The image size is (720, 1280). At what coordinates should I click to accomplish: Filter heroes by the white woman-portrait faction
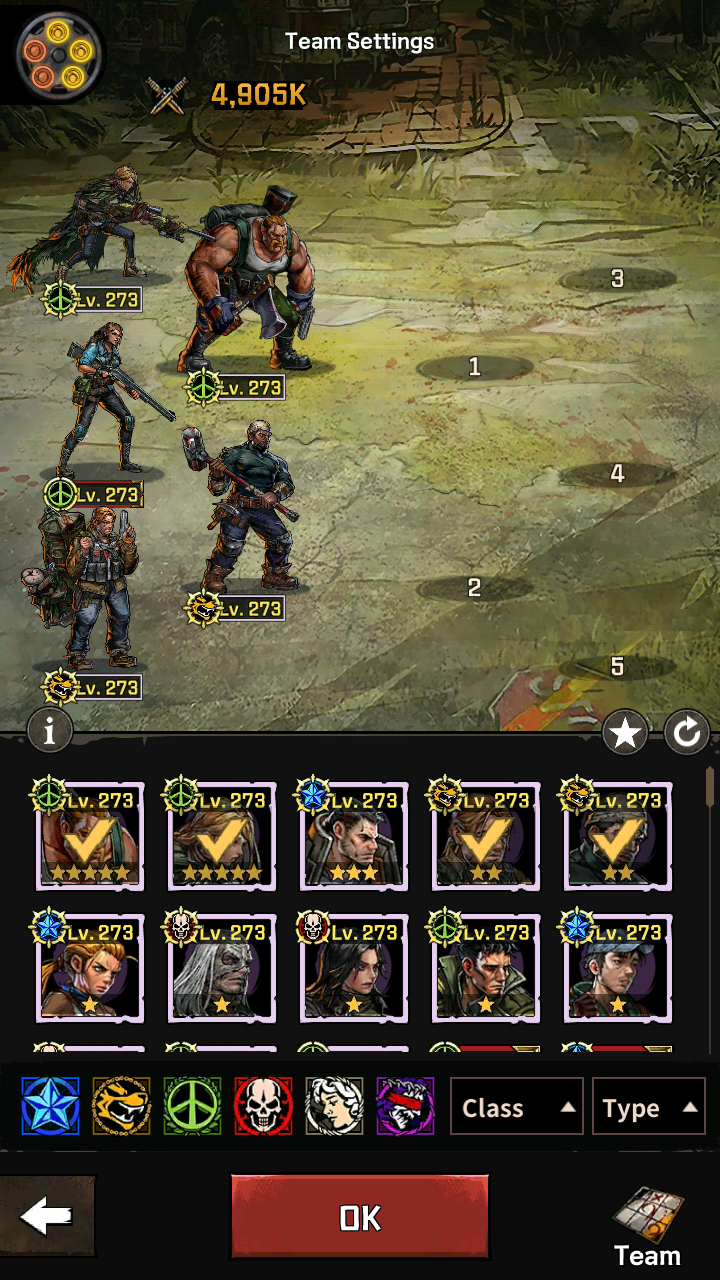tap(334, 1106)
